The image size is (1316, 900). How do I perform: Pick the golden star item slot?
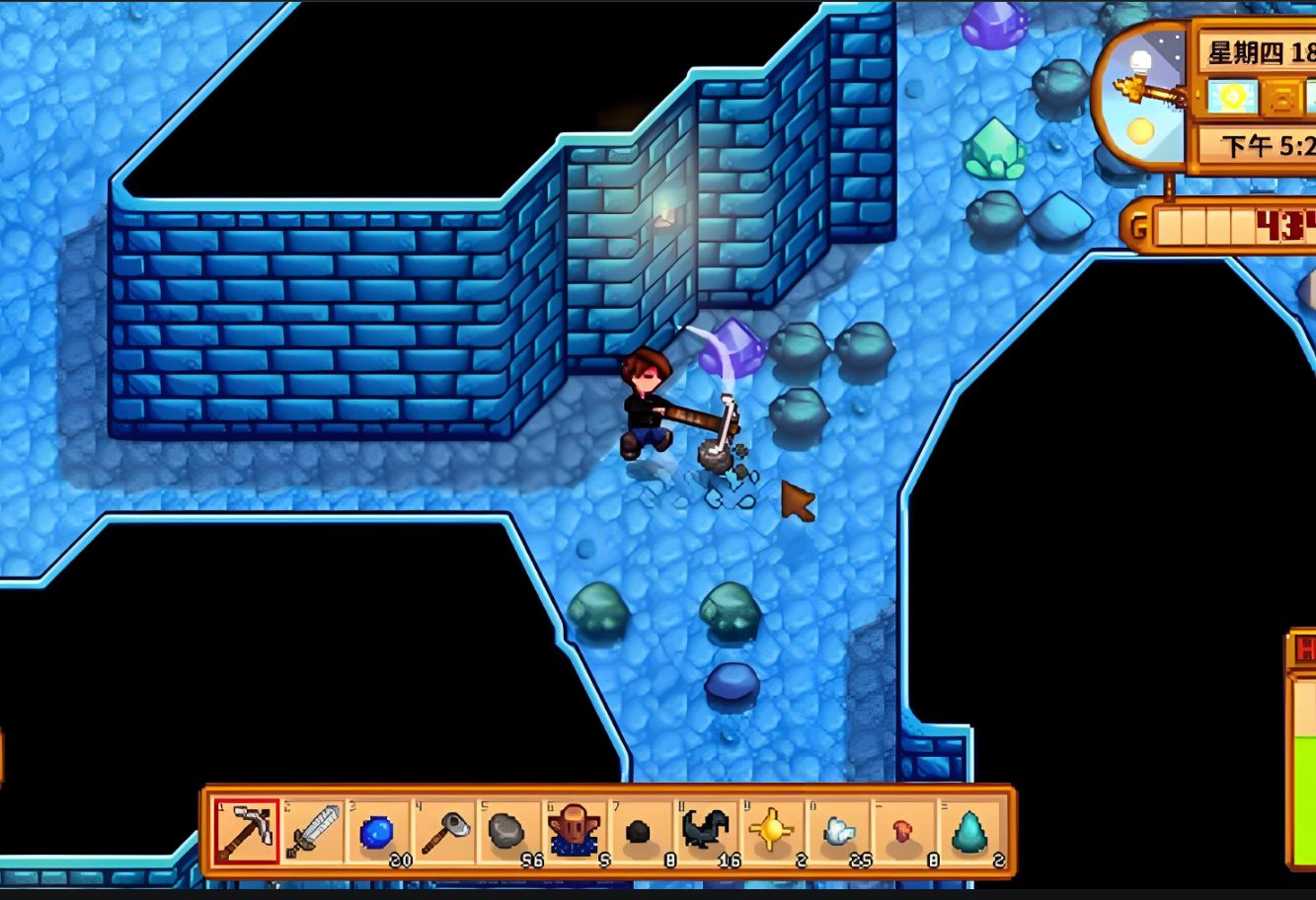(772, 831)
